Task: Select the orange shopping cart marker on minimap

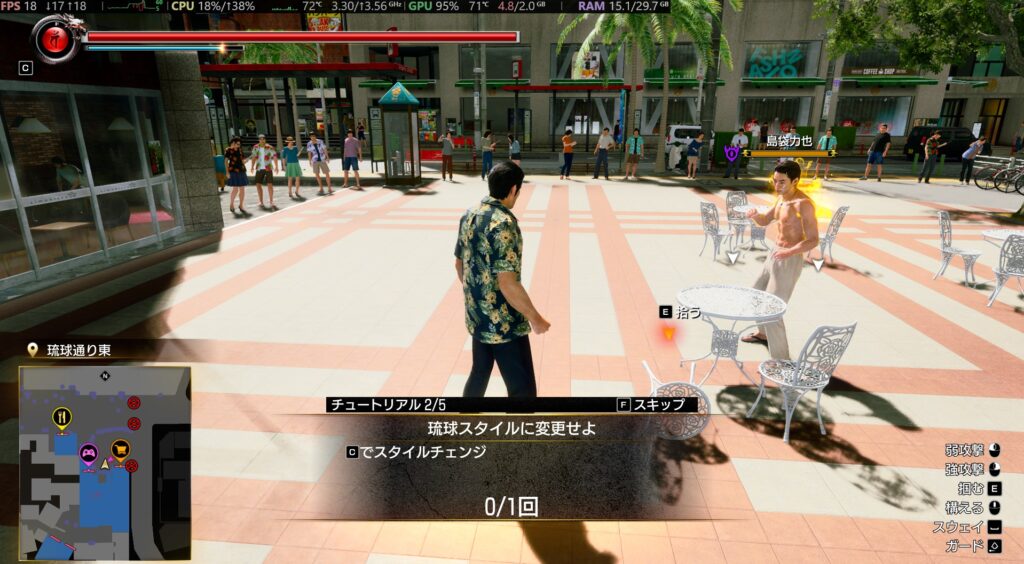Action: pyautogui.click(x=121, y=449)
